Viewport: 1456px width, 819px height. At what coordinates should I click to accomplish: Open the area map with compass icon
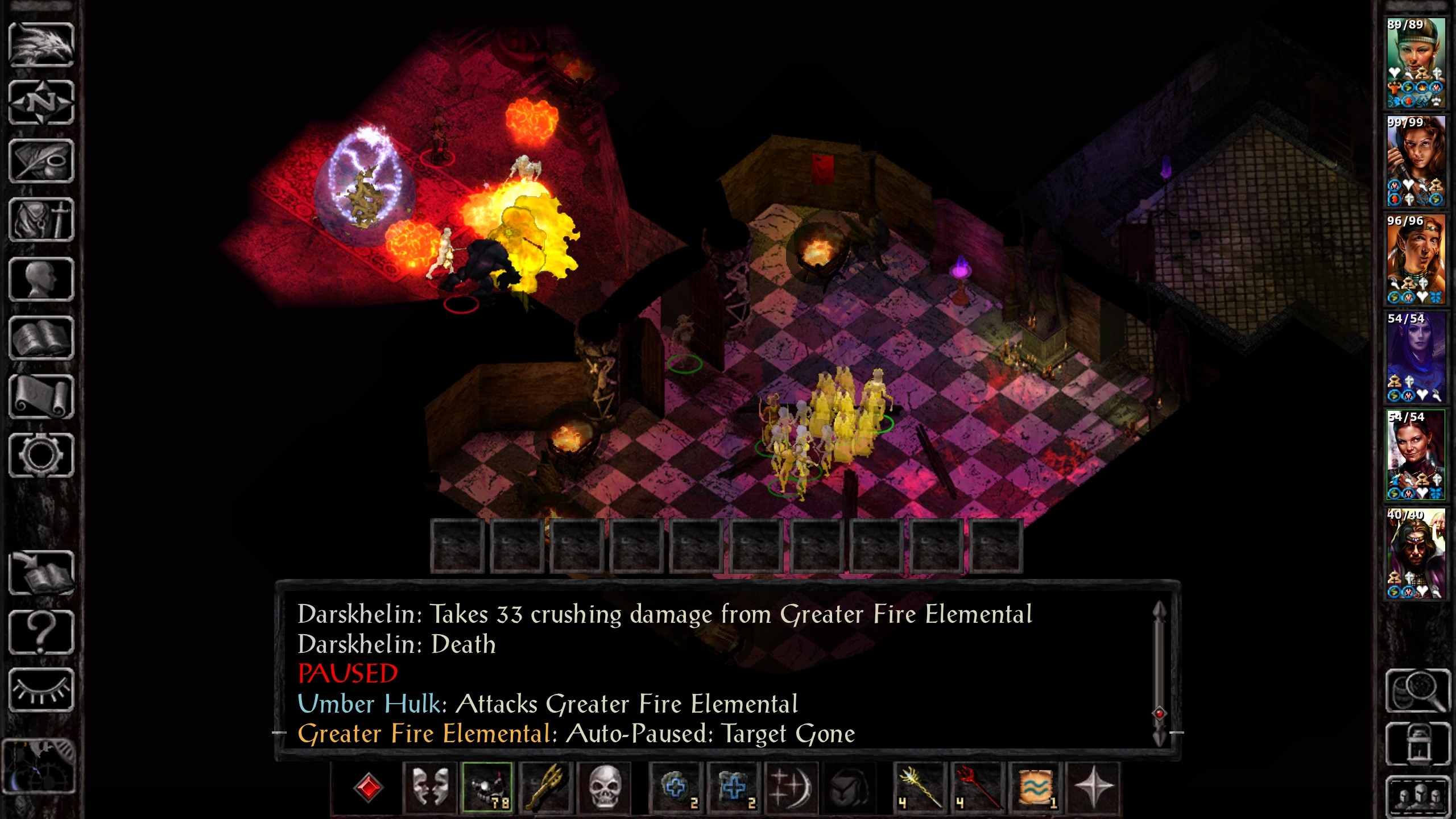(41, 103)
